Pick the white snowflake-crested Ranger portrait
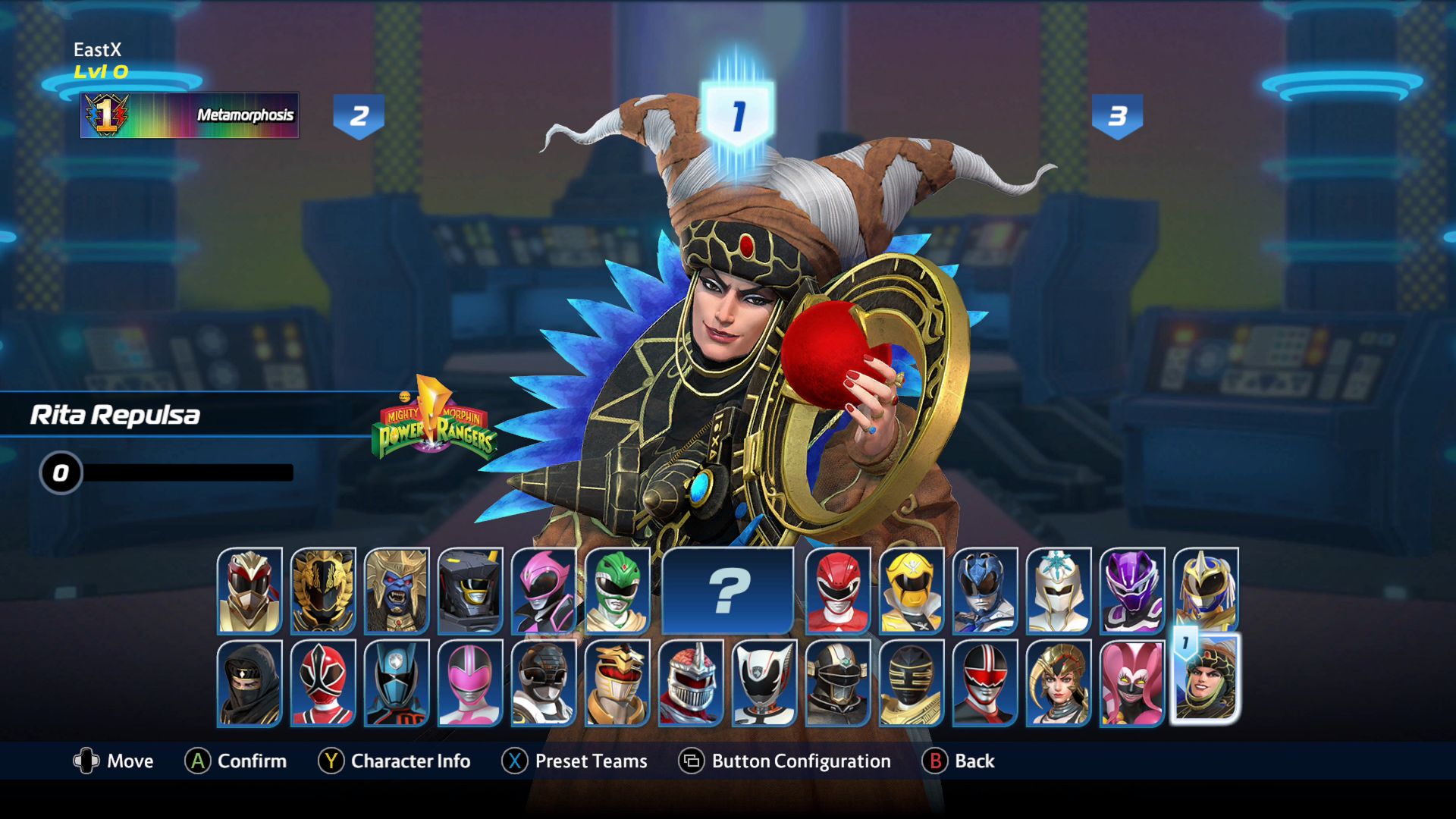The height and width of the screenshot is (819, 1456). tap(1058, 591)
